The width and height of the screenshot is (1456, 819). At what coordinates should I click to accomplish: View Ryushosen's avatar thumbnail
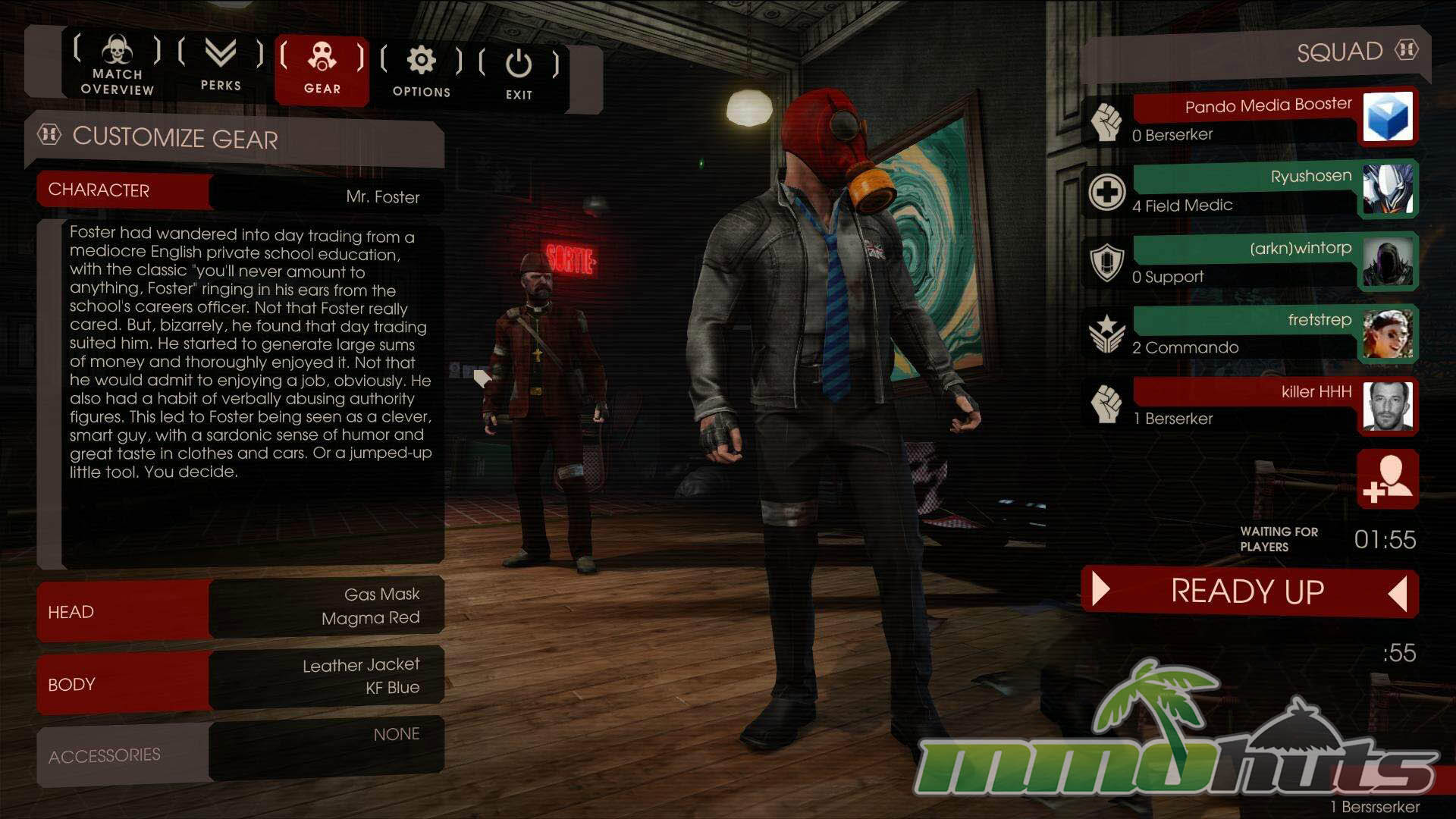[1387, 189]
